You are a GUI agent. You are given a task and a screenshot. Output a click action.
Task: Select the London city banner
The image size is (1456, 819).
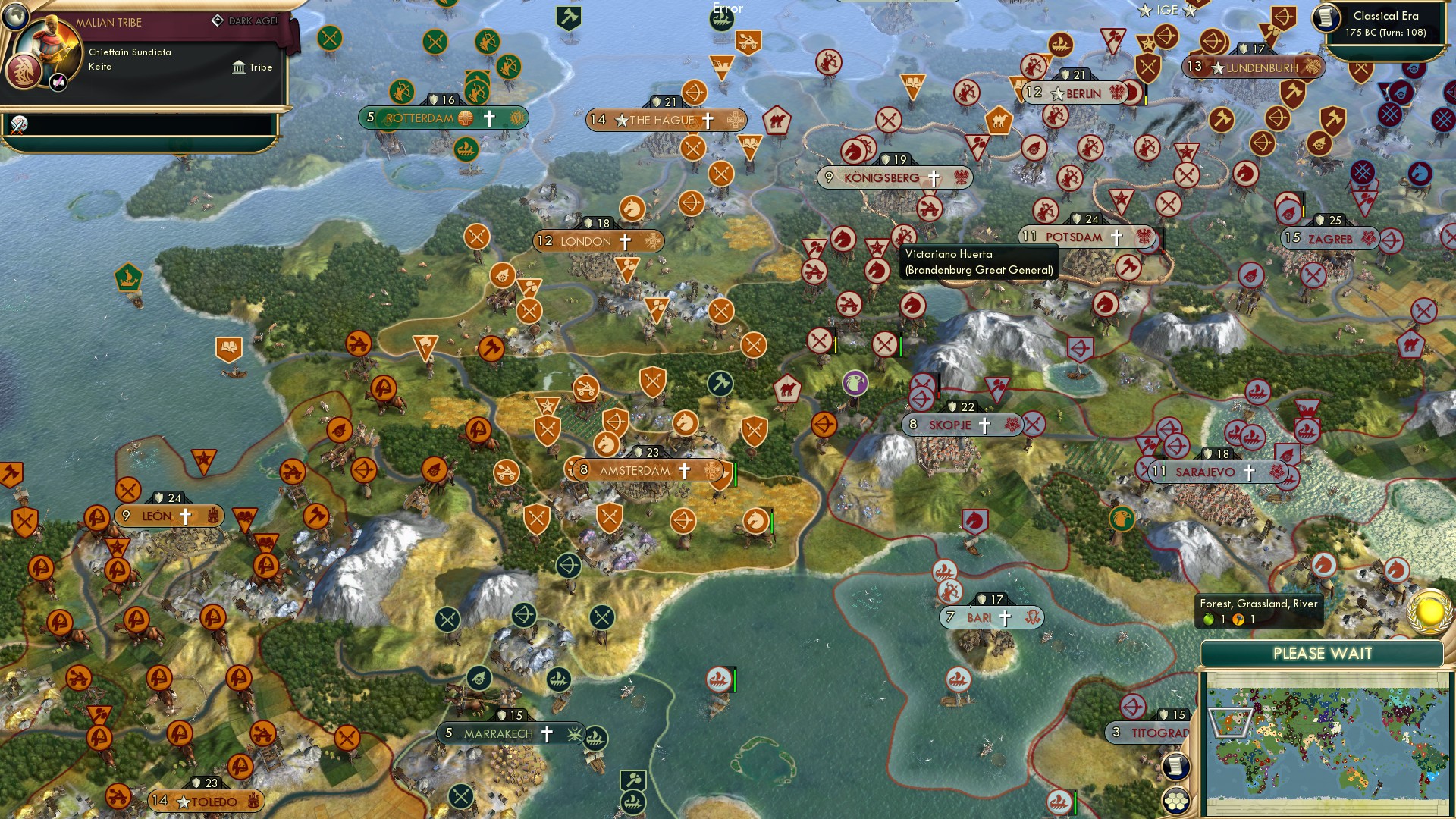tap(597, 241)
